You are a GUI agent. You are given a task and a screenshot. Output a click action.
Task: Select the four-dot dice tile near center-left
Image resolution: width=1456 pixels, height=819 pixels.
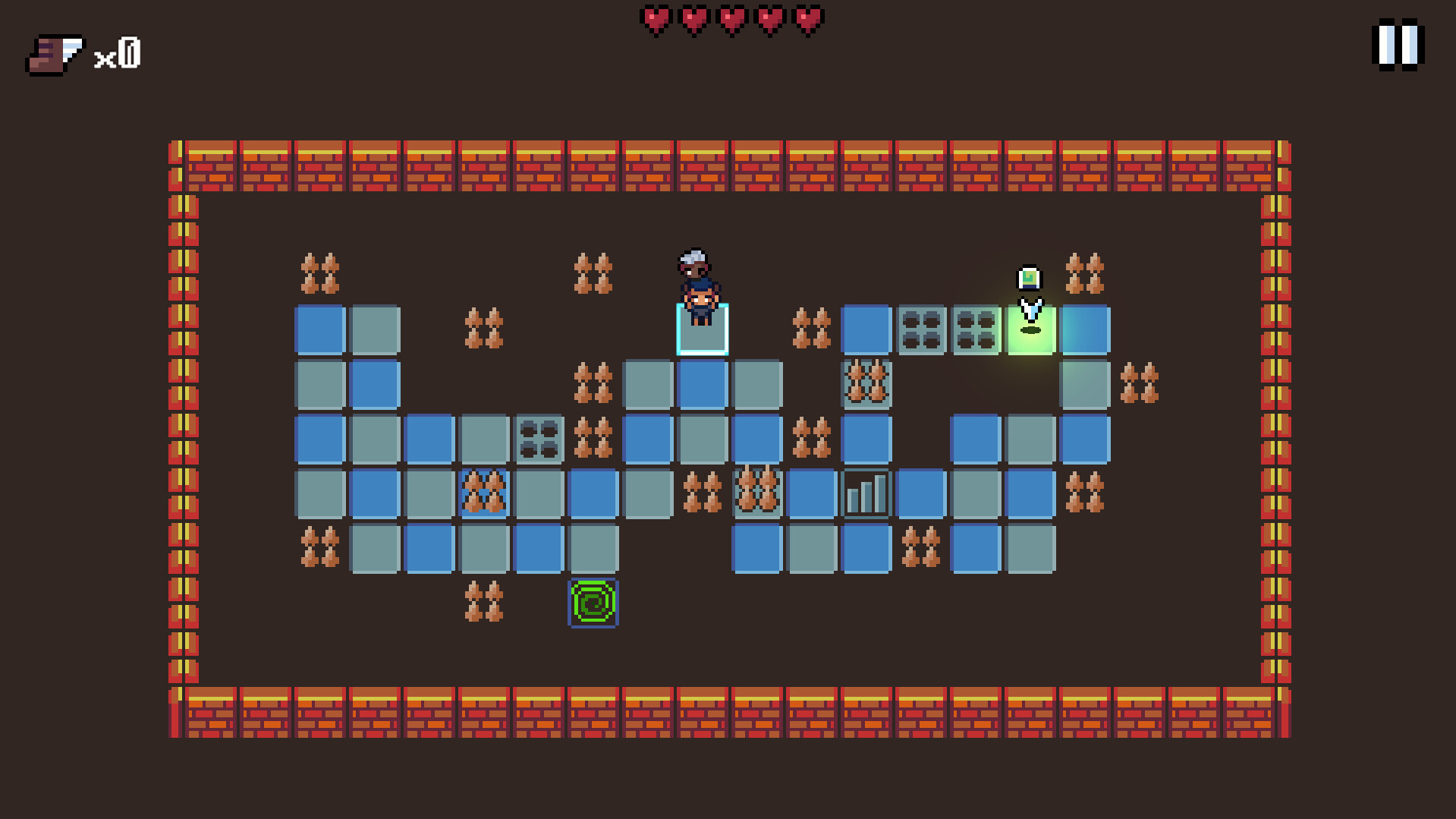tap(538, 439)
